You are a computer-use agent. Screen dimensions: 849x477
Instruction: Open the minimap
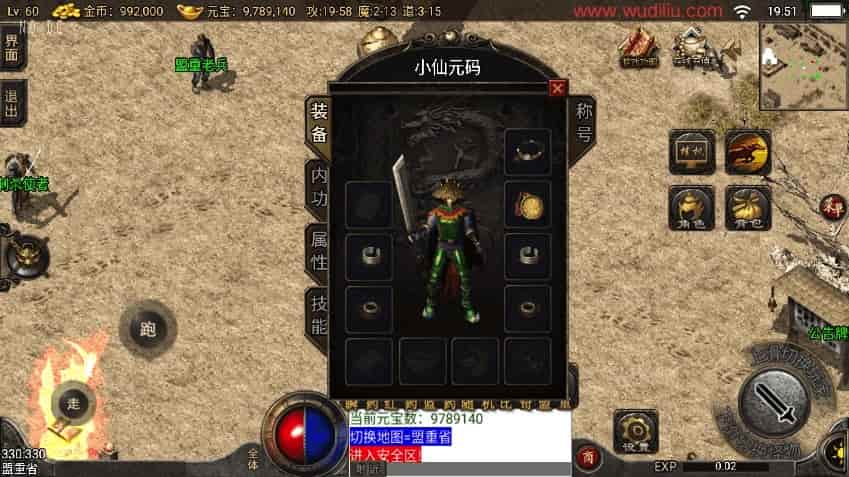pos(802,66)
